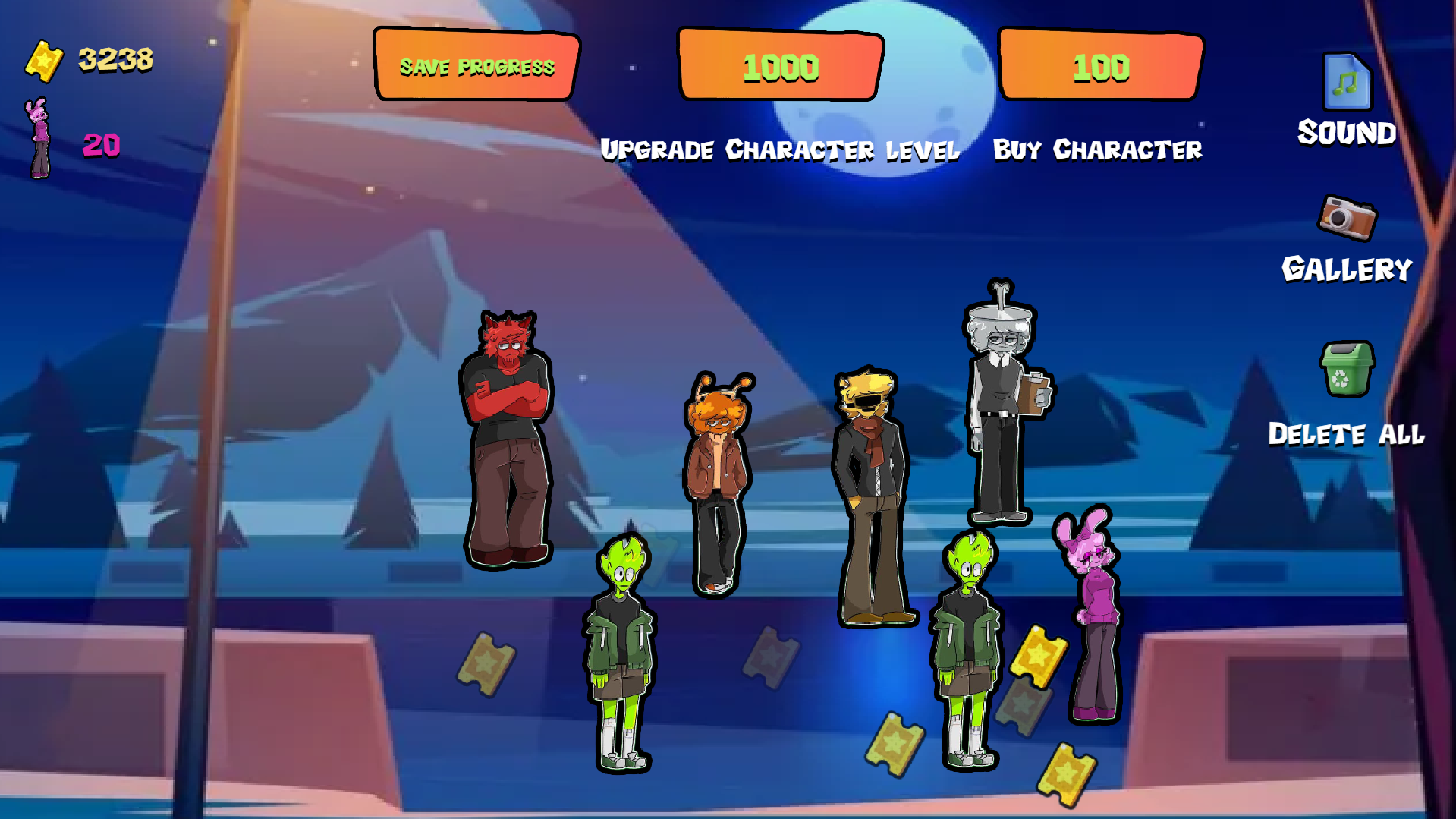Click the ticket count showing 3238

[114, 59]
